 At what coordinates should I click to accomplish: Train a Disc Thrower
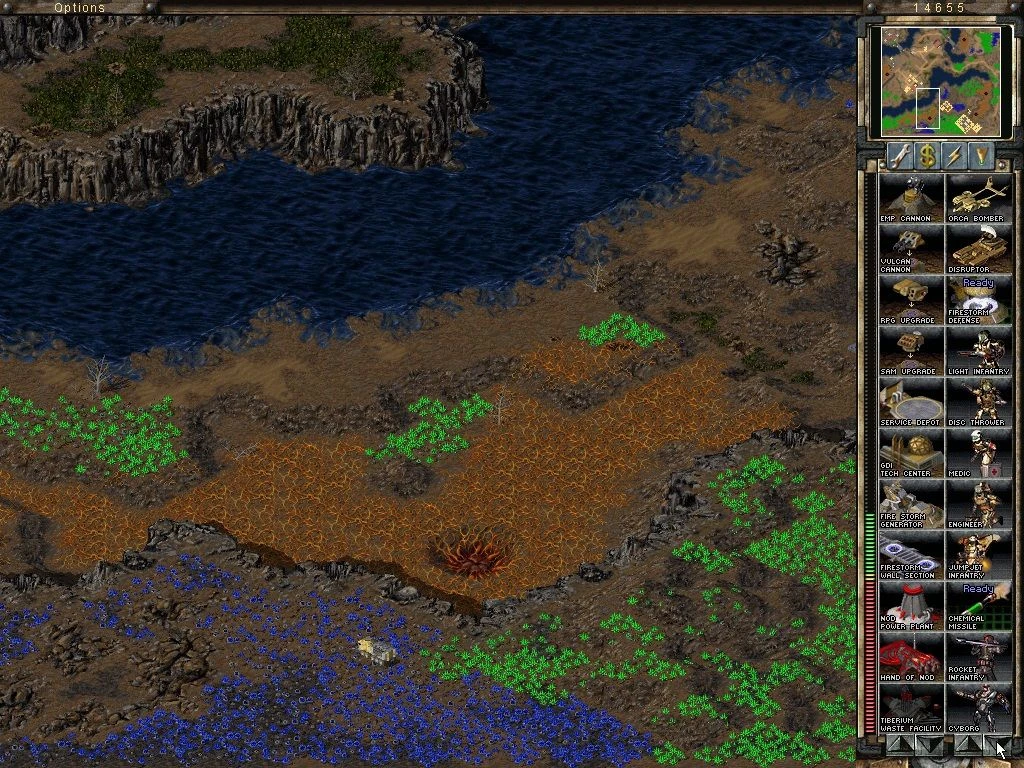[977, 402]
